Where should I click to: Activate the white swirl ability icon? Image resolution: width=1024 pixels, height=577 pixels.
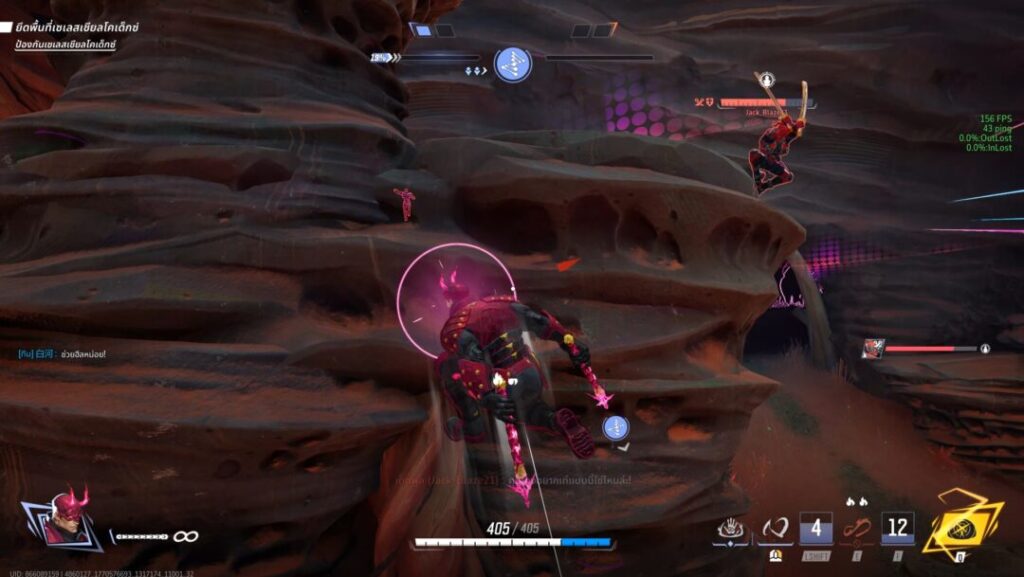tap(774, 527)
